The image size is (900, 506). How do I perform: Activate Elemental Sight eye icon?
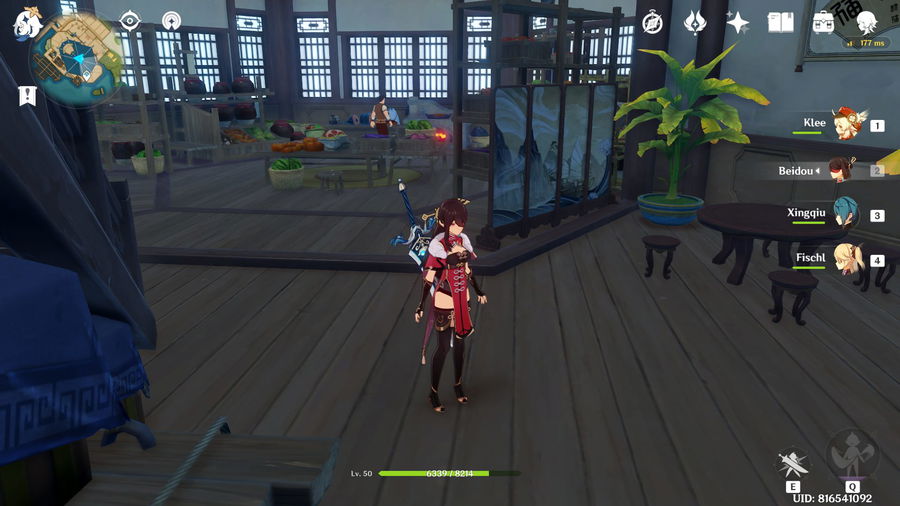(130, 21)
